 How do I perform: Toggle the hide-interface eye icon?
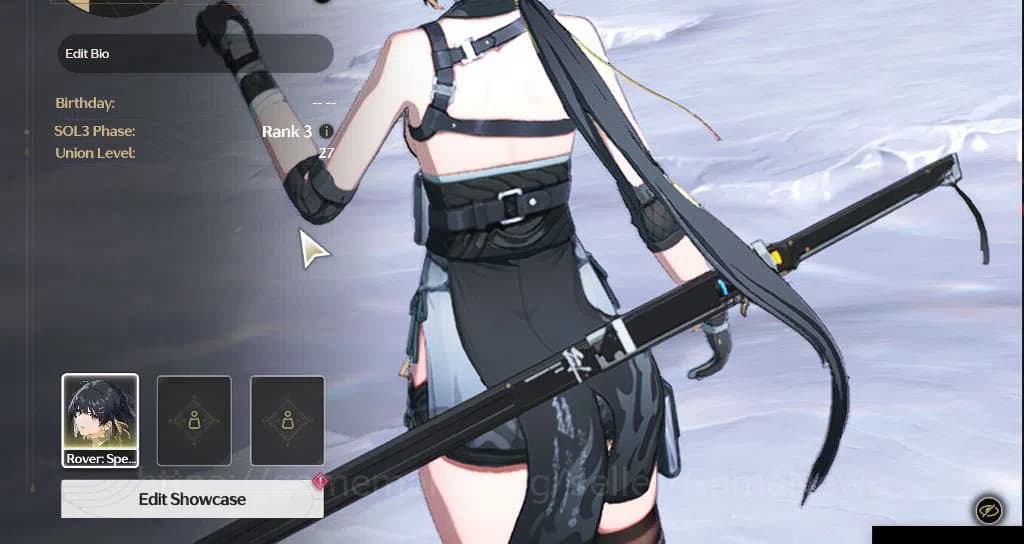988,511
